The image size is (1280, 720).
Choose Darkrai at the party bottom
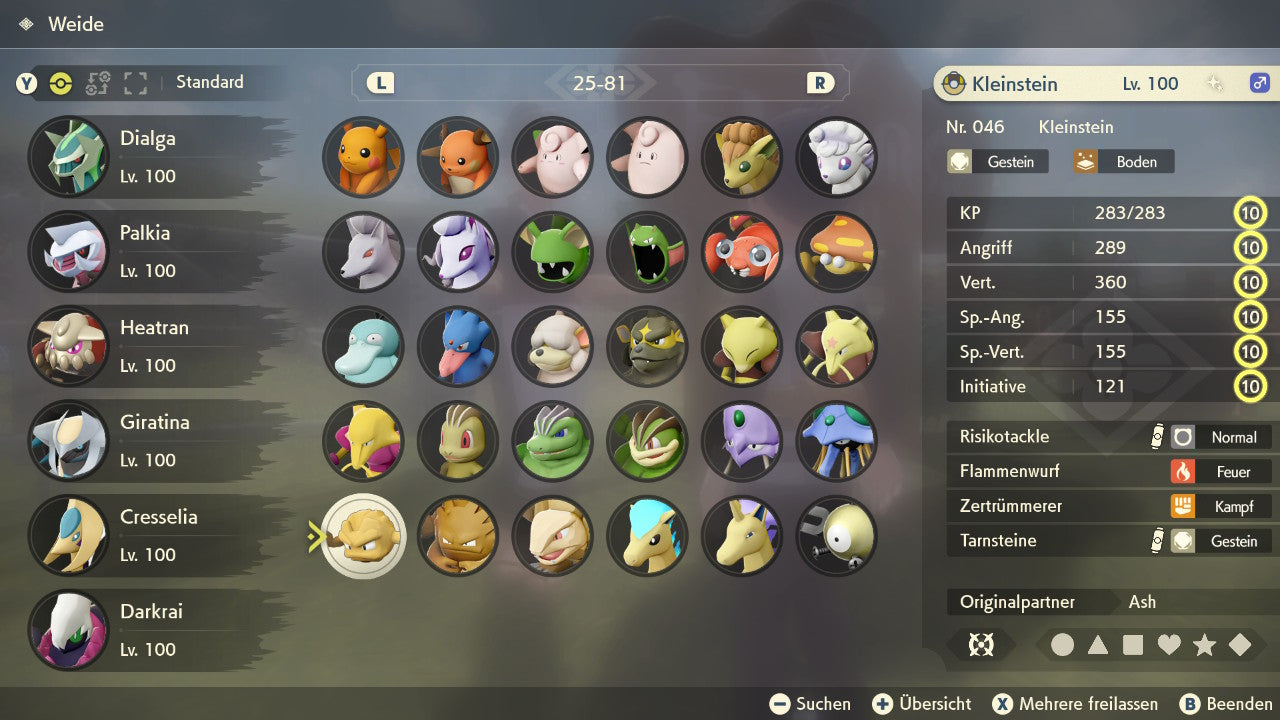150,630
